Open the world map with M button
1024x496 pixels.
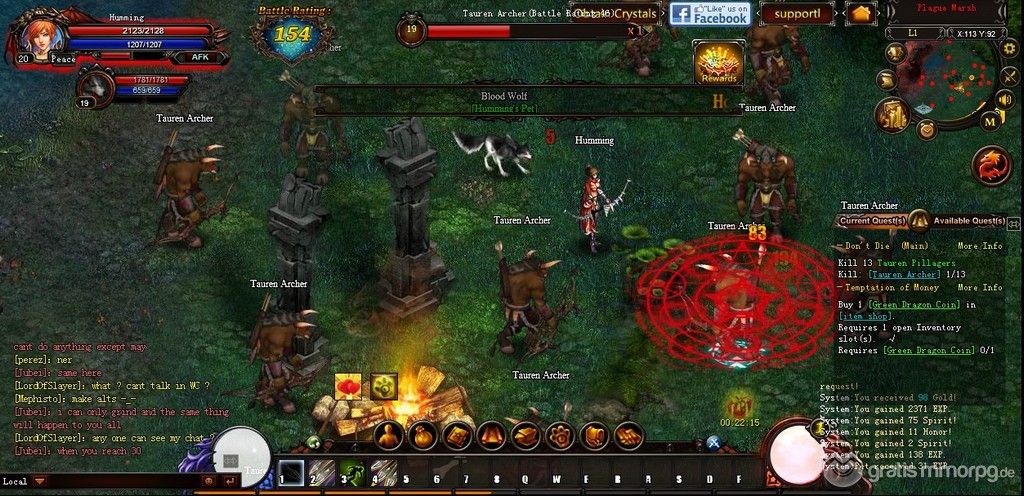(x=990, y=121)
